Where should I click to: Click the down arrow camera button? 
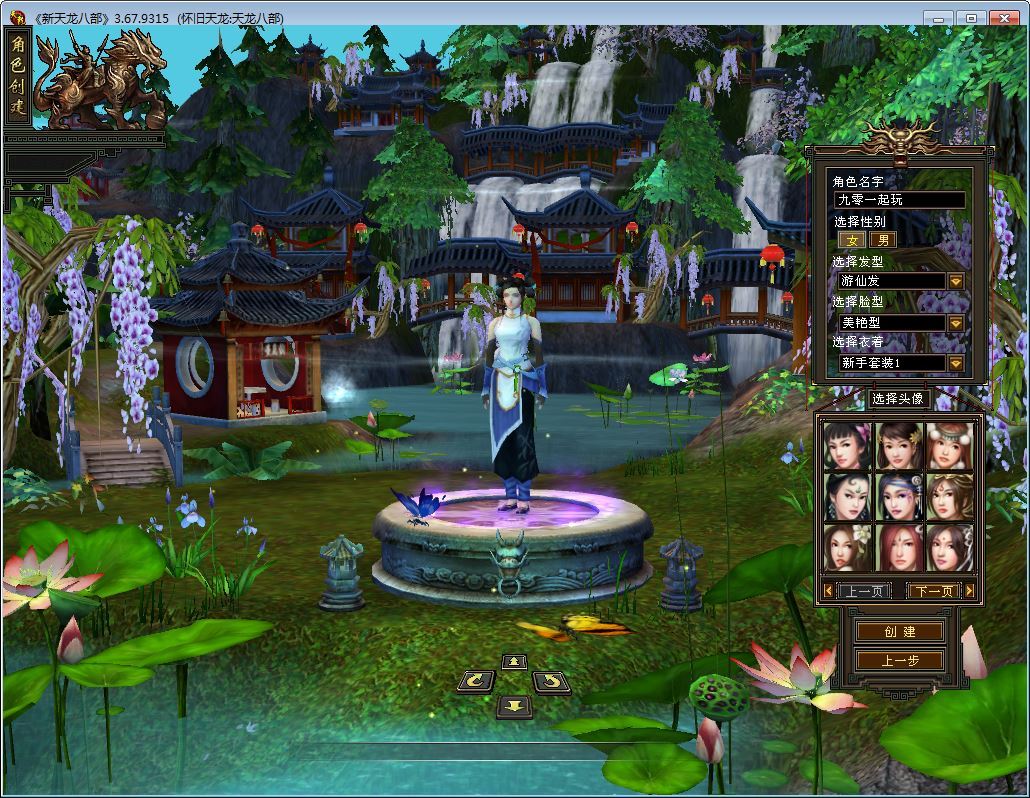click(514, 705)
